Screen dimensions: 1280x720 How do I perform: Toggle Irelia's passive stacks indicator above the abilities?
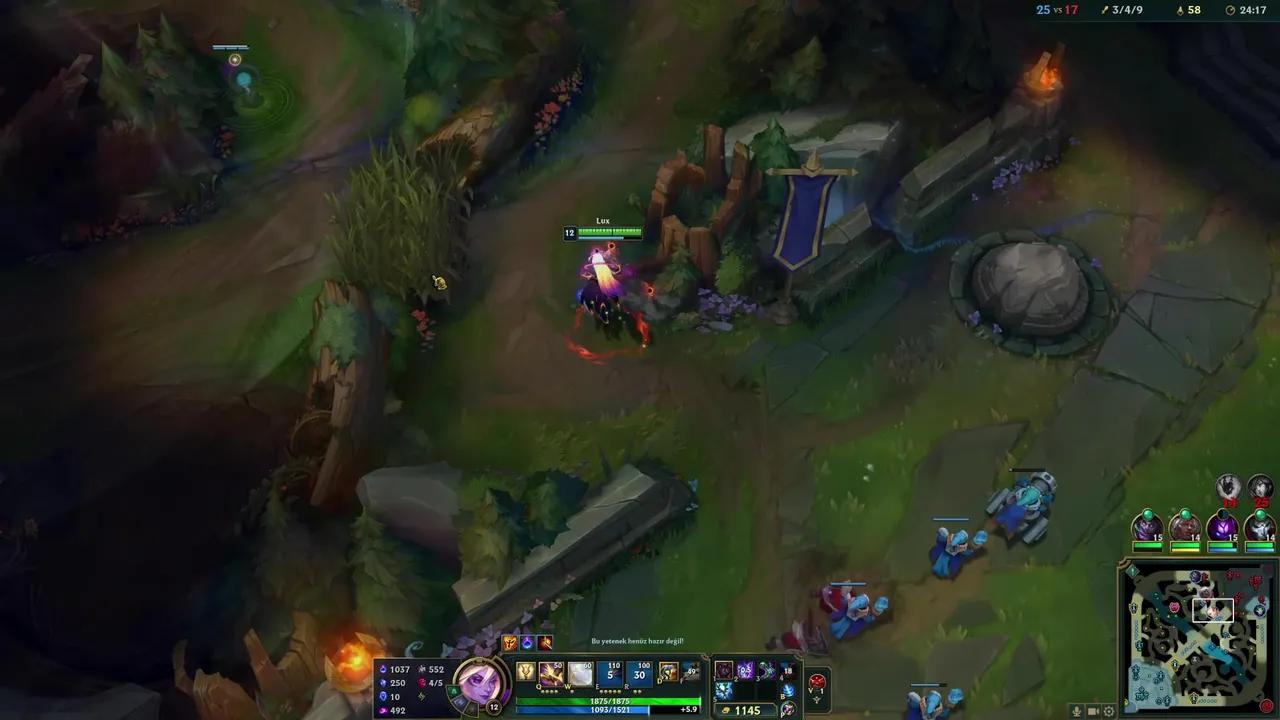point(511,642)
